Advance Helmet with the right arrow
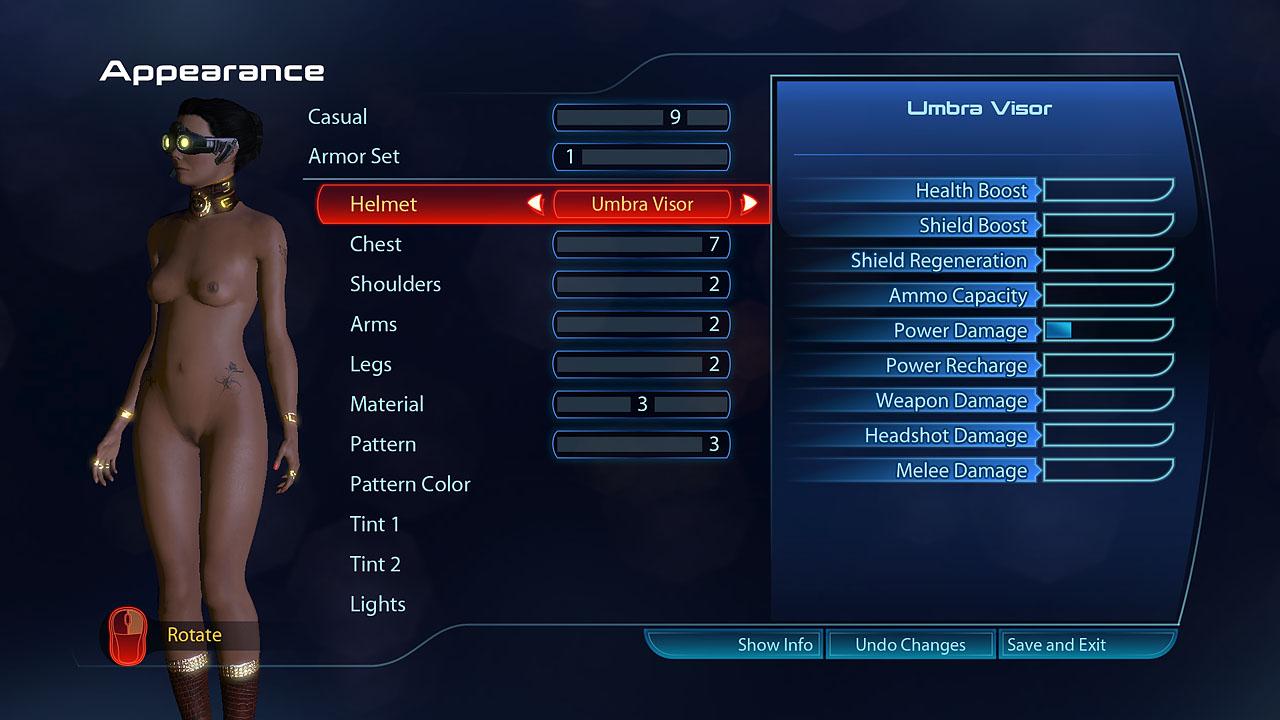 point(748,204)
